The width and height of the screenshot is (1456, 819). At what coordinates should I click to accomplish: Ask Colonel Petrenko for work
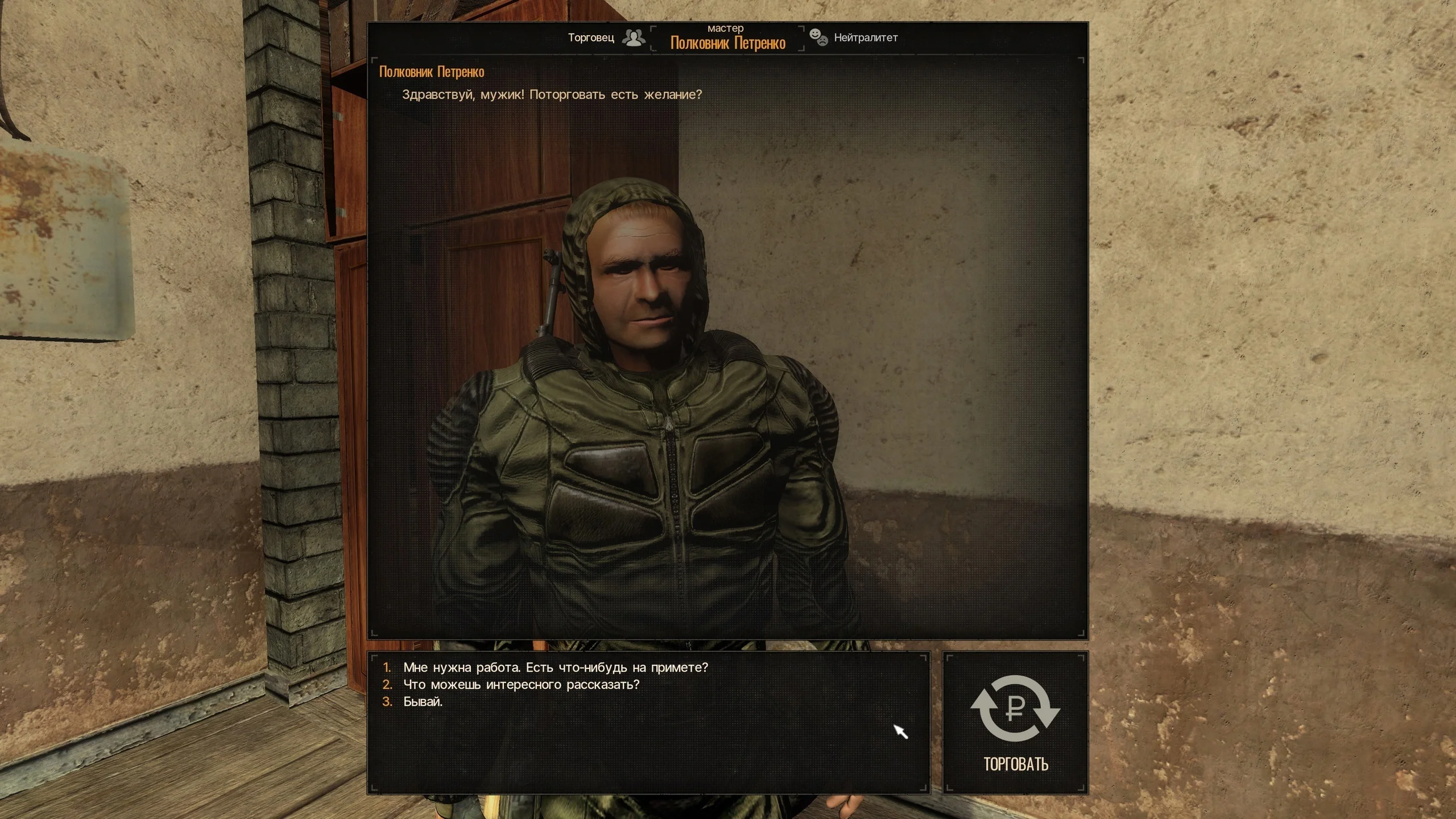[555, 667]
